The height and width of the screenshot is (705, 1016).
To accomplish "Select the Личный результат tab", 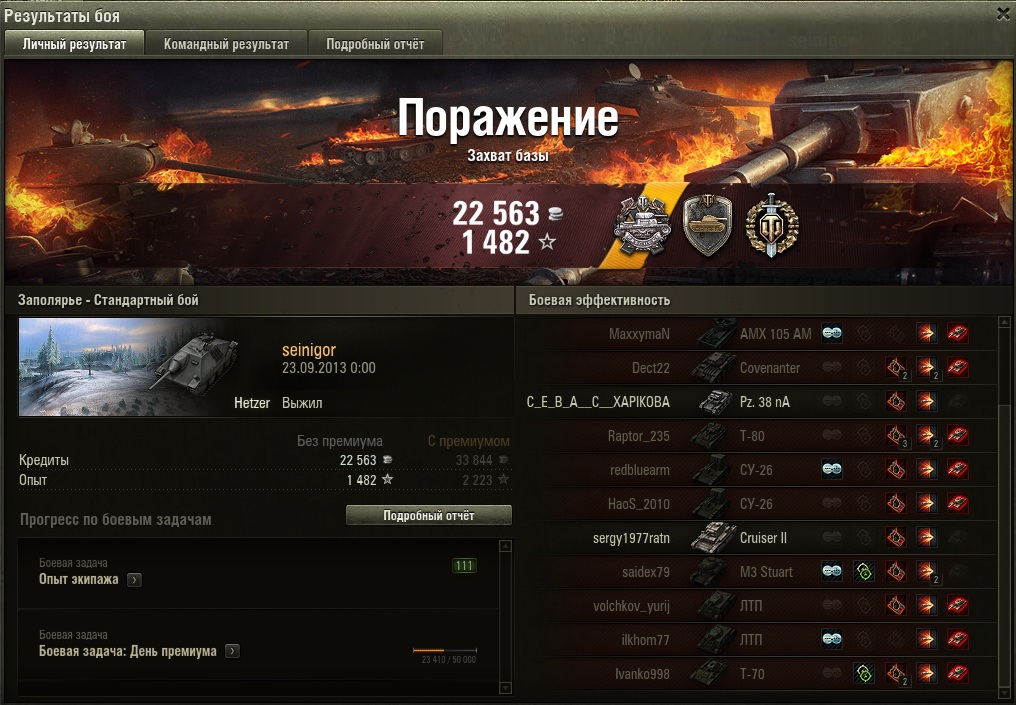I will [x=75, y=44].
